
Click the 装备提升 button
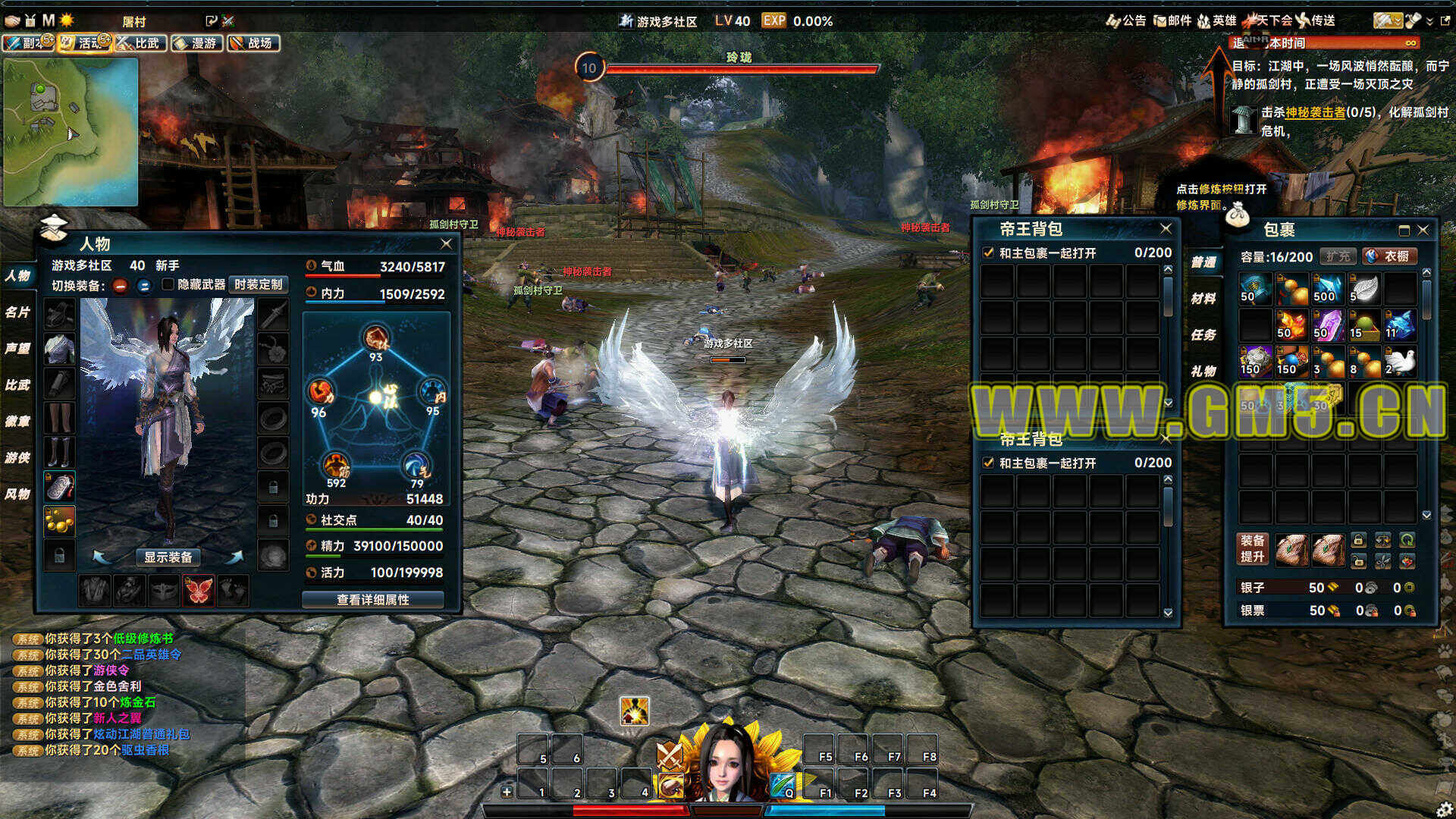(1252, 548)
